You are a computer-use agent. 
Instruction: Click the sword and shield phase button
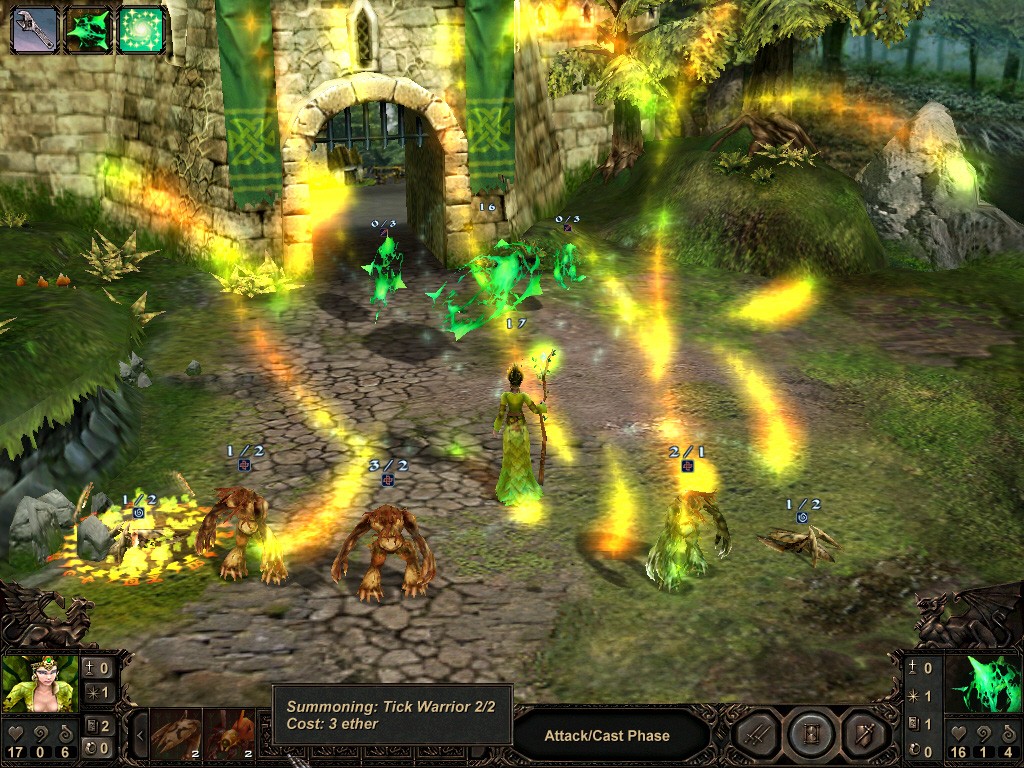863,736
